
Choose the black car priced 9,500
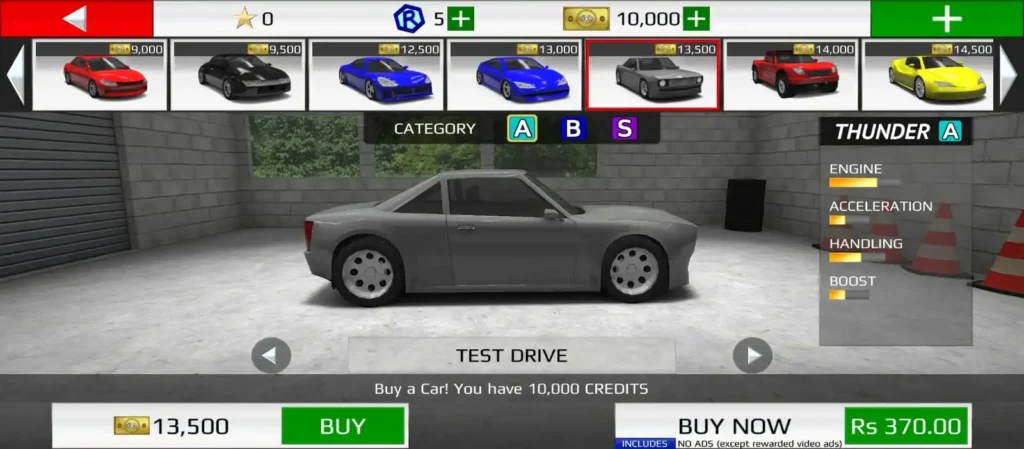[x=237, y=75]
